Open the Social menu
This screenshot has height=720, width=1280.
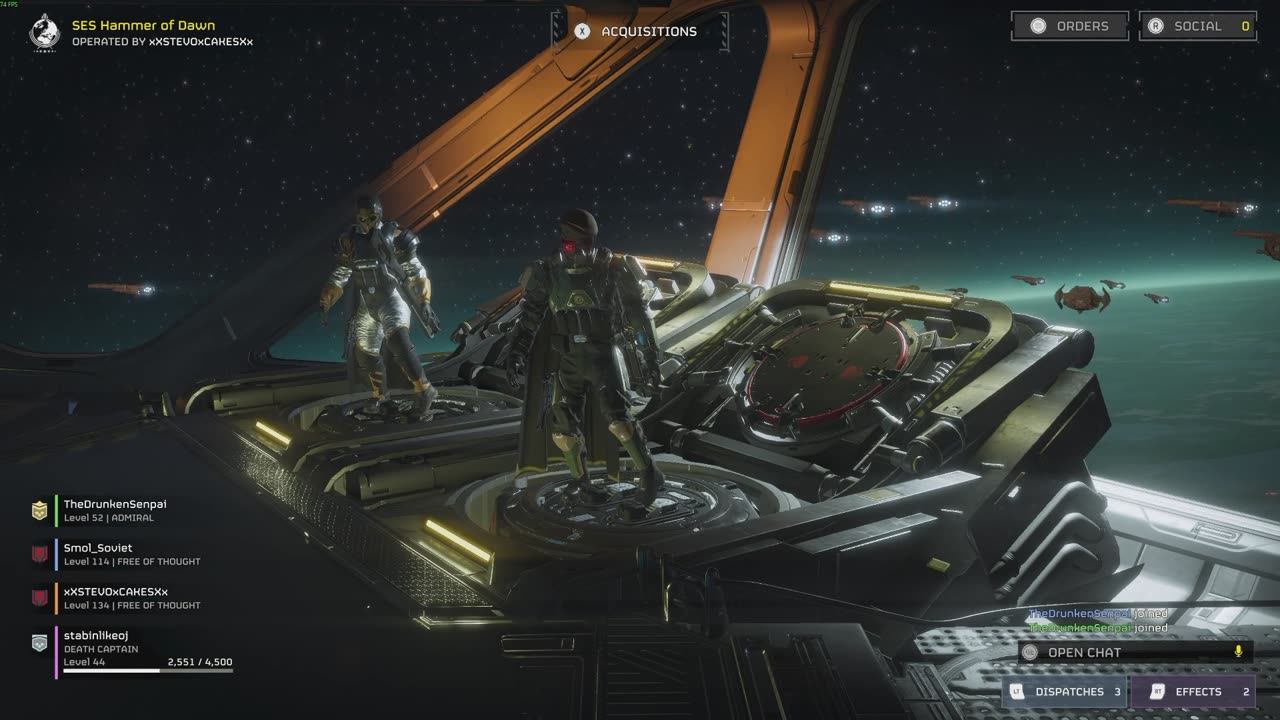coord(1197,26)
